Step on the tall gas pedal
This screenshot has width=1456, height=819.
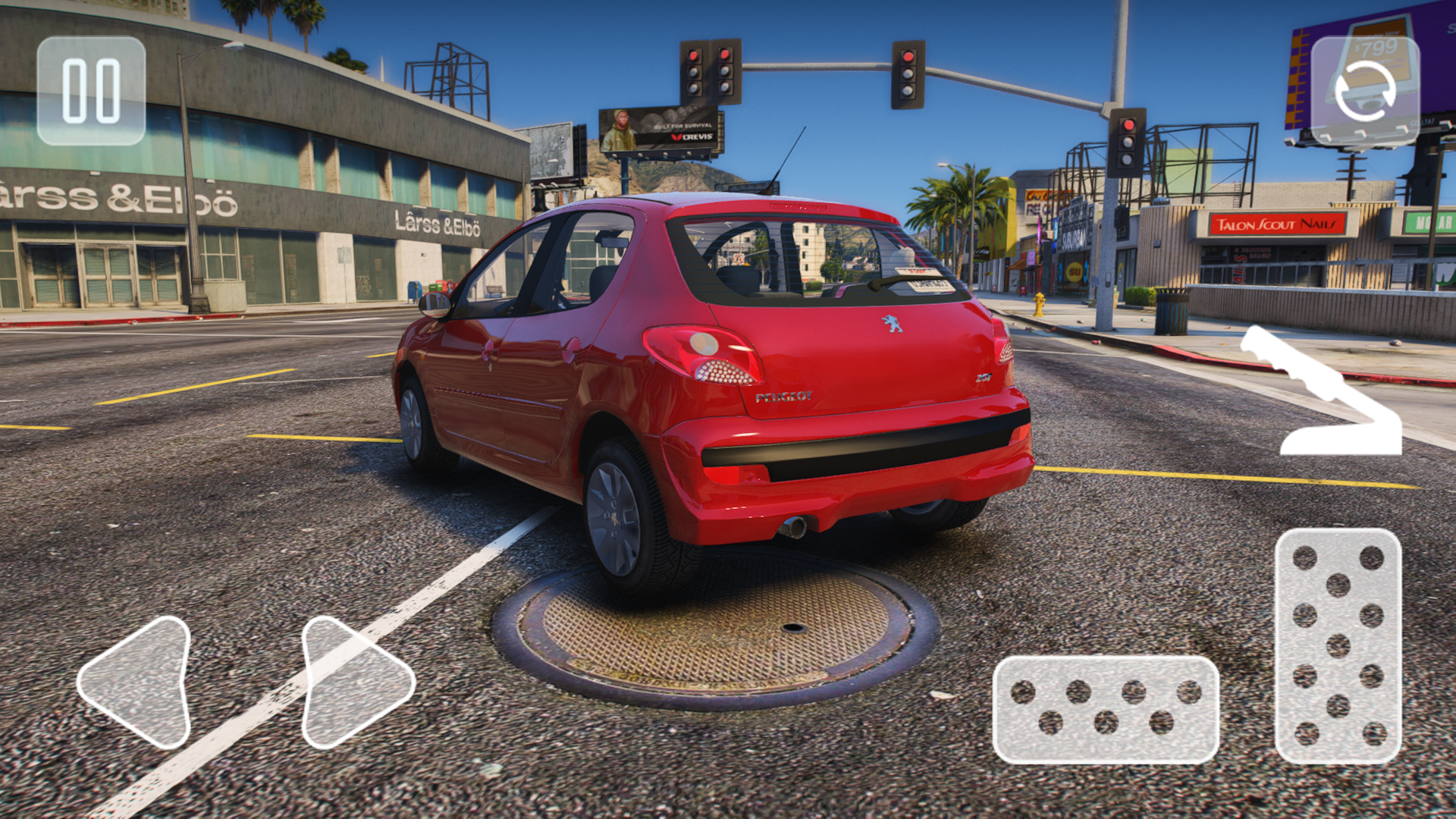pyautogui.click(x=1338, y=646)
